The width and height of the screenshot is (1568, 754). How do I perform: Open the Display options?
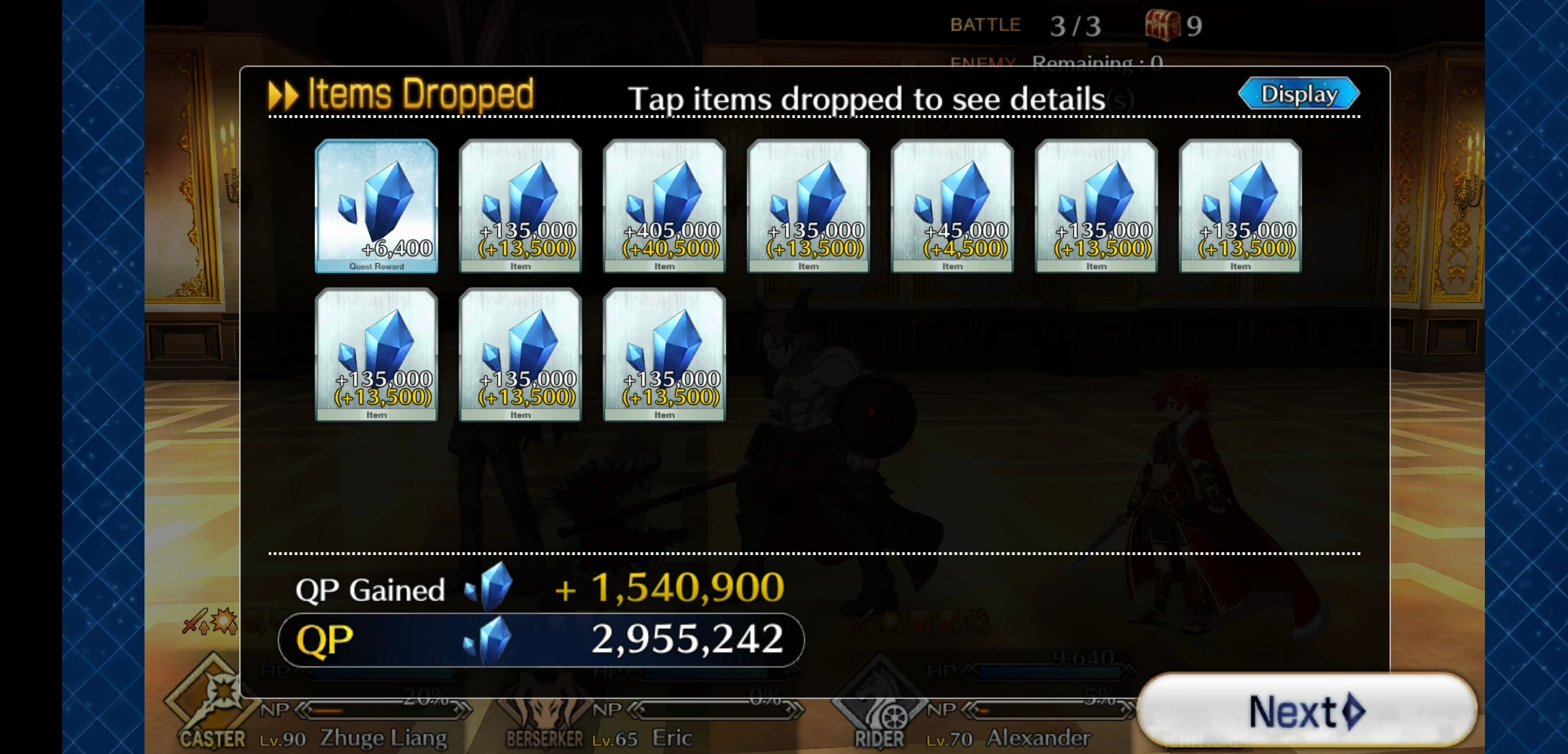(1298, 93)
